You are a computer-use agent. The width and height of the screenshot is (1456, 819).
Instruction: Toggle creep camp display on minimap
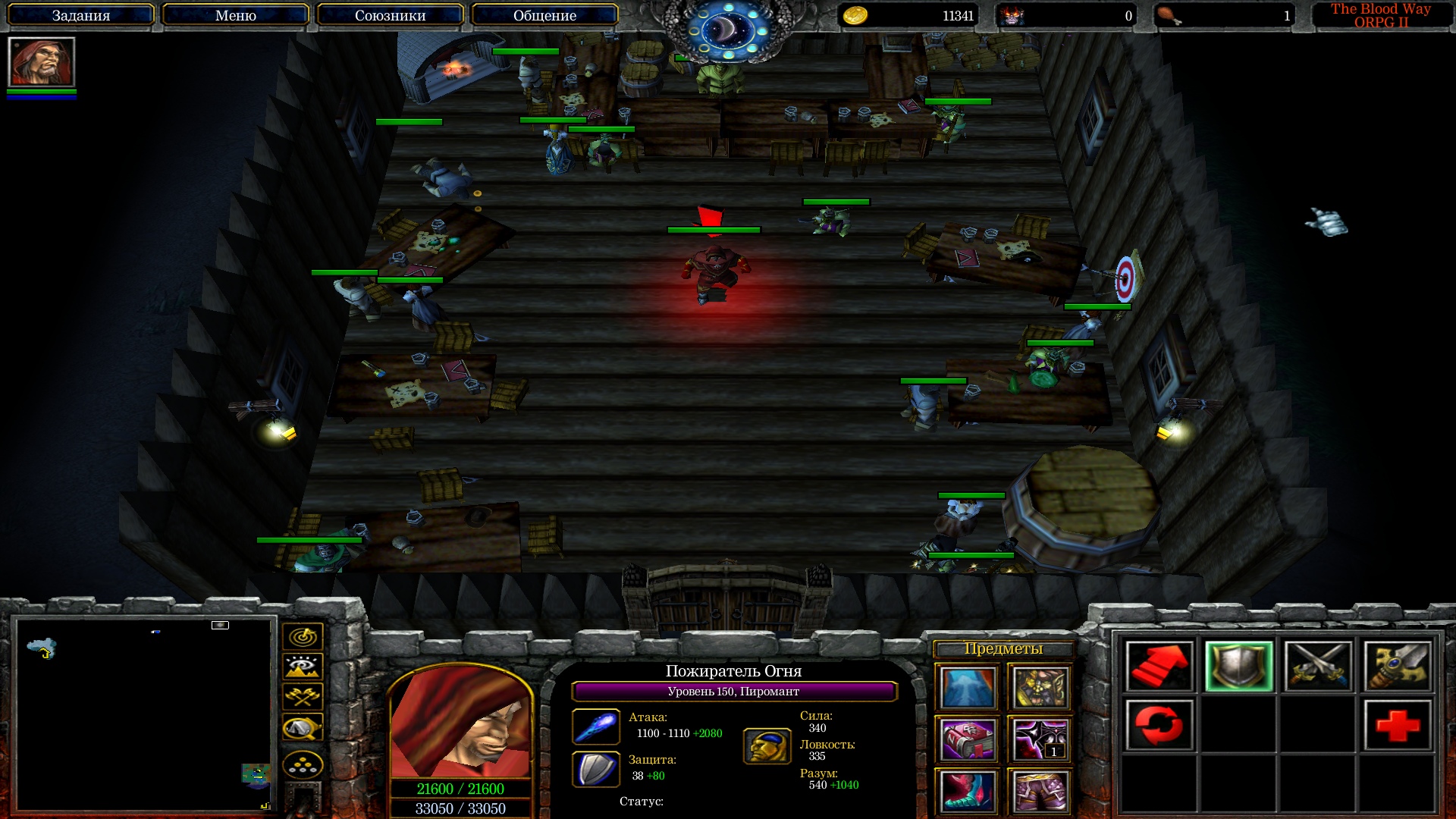[303, 728]
